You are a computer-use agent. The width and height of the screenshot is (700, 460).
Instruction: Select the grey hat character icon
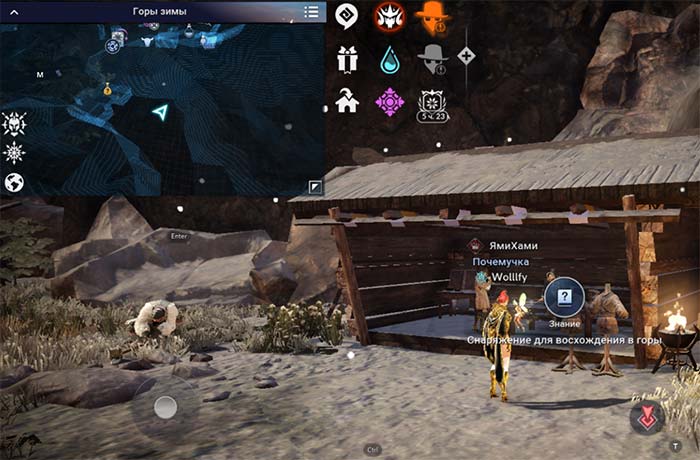432,58
